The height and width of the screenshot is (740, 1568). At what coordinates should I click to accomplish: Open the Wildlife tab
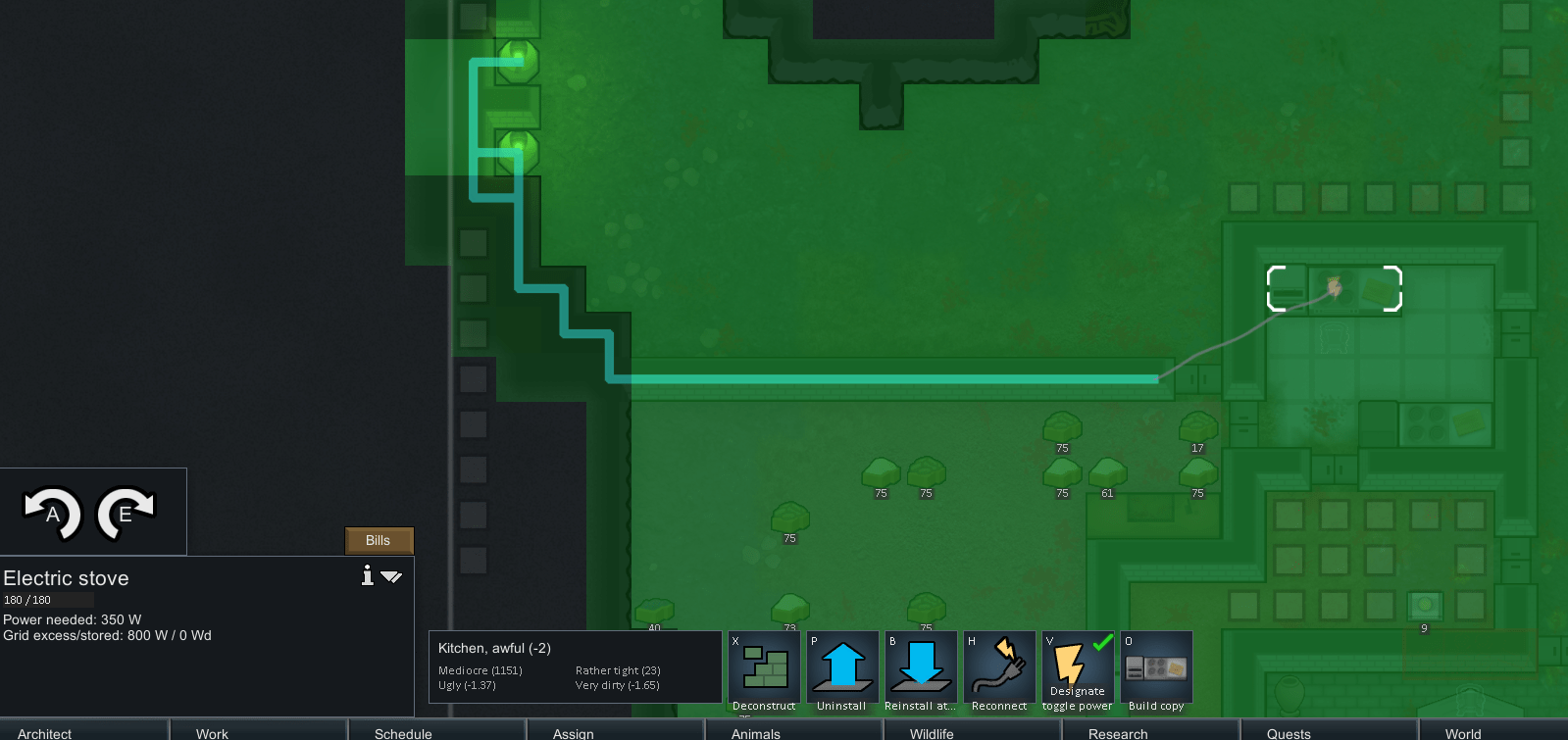pos(933,733)
